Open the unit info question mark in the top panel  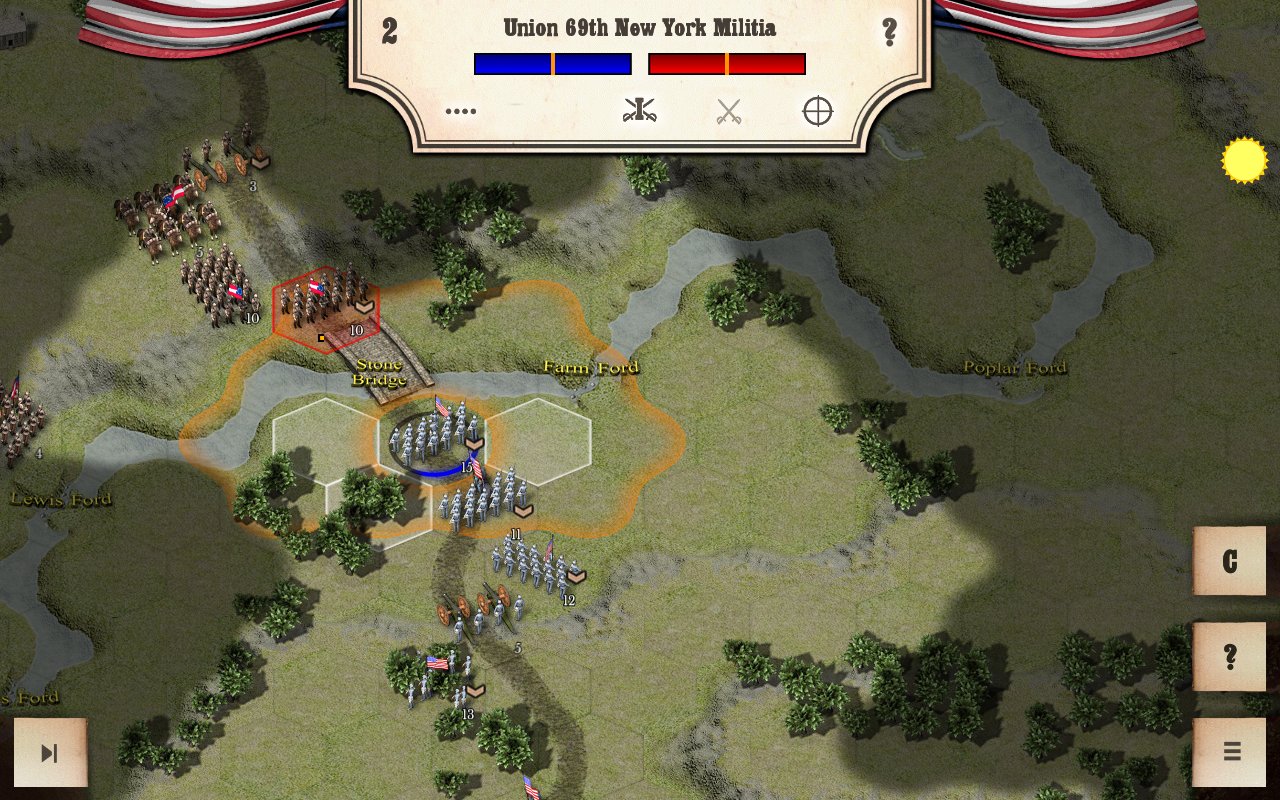889,32
